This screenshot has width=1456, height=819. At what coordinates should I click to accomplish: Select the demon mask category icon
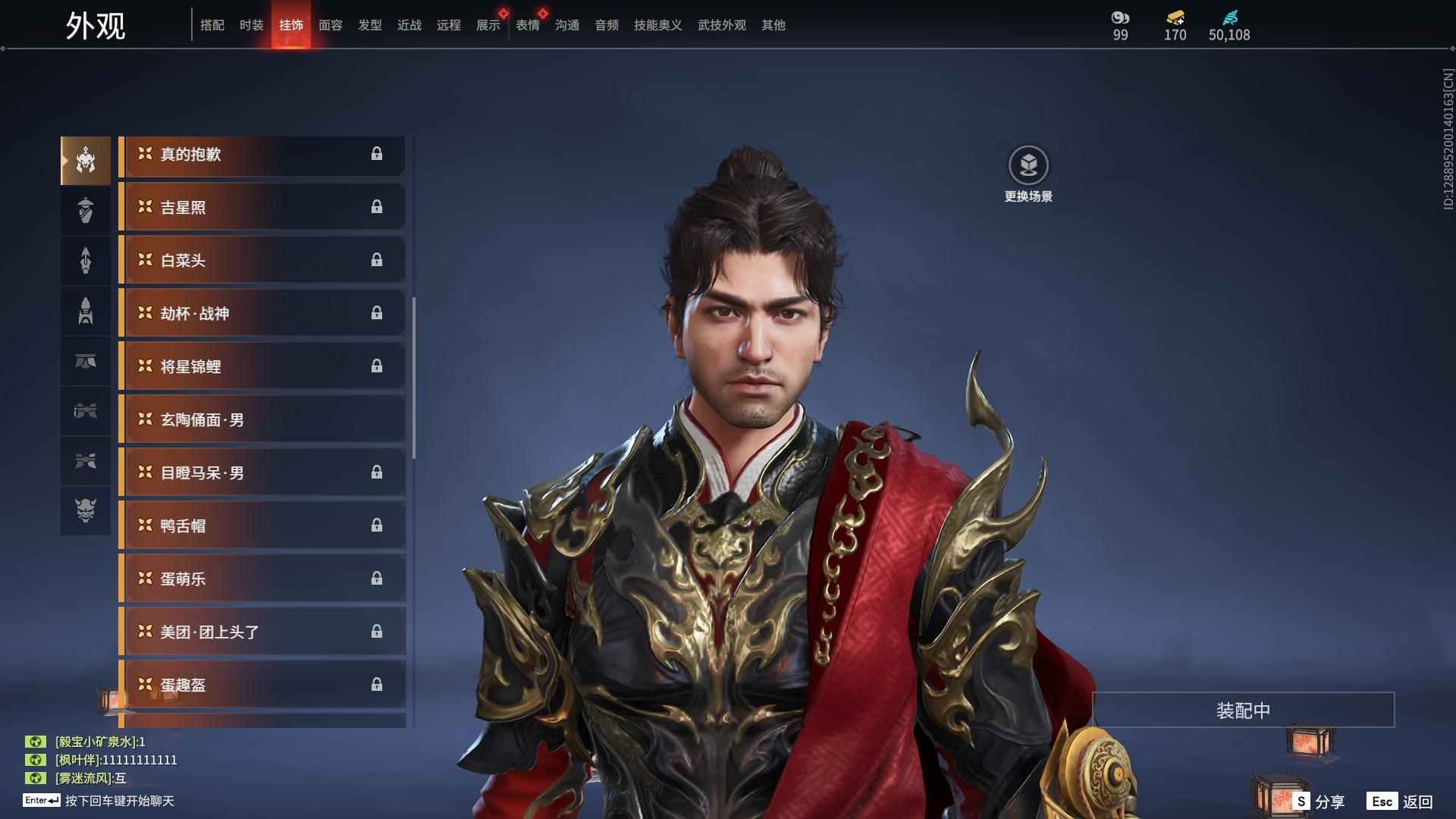86,510
